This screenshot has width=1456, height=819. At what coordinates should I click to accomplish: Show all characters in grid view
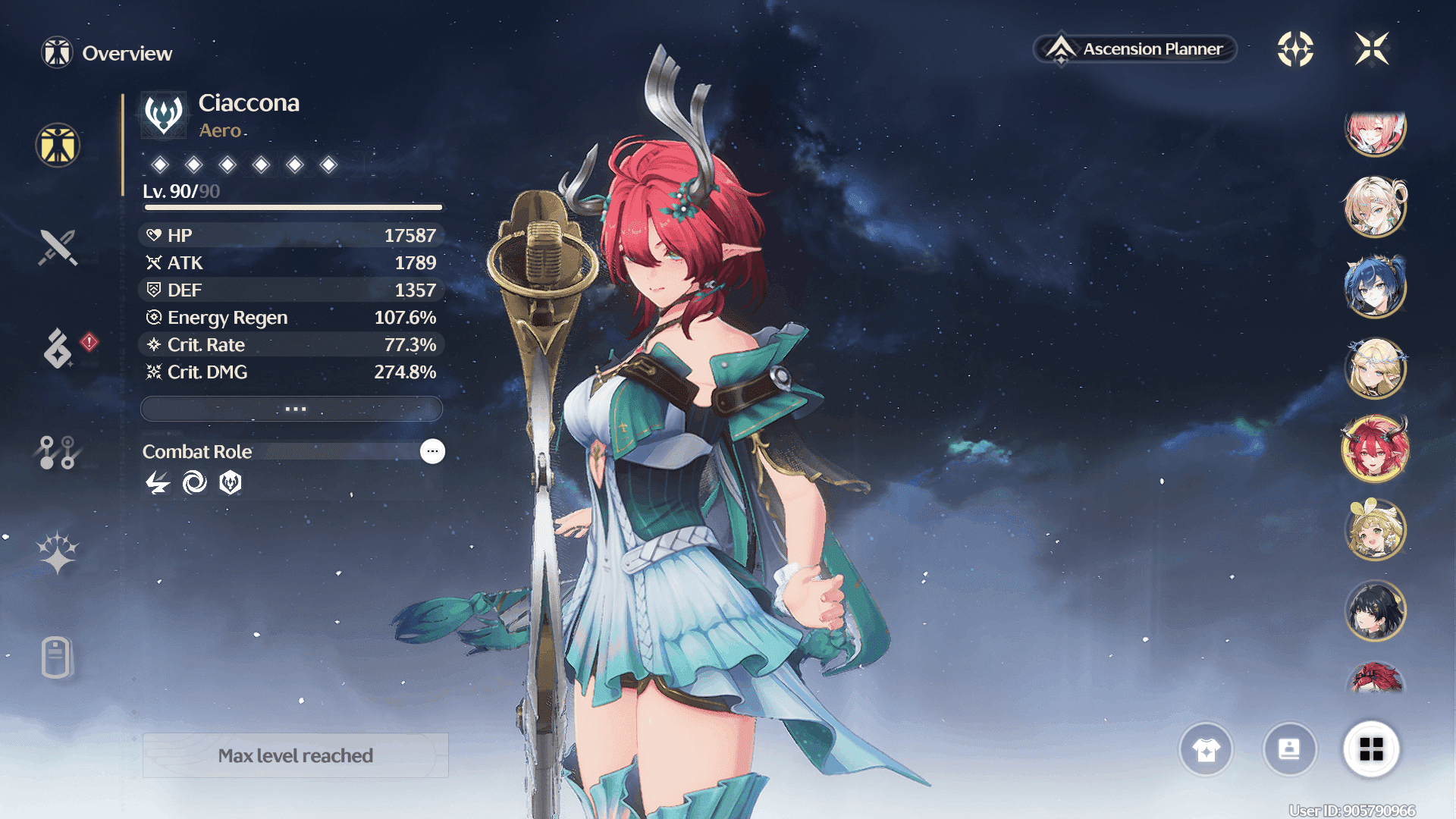(x=1371, y=749)
